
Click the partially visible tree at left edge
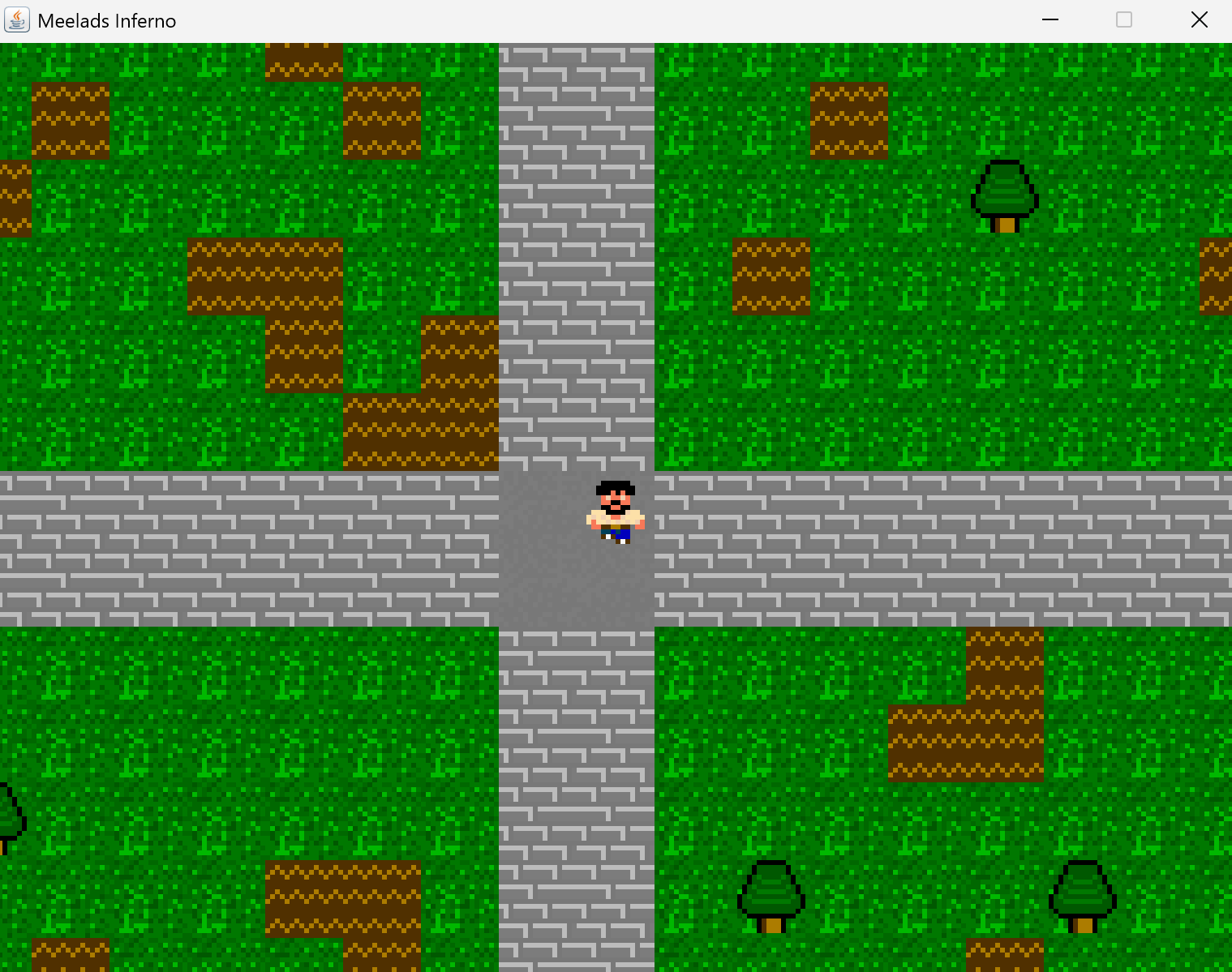click(8, 819)
